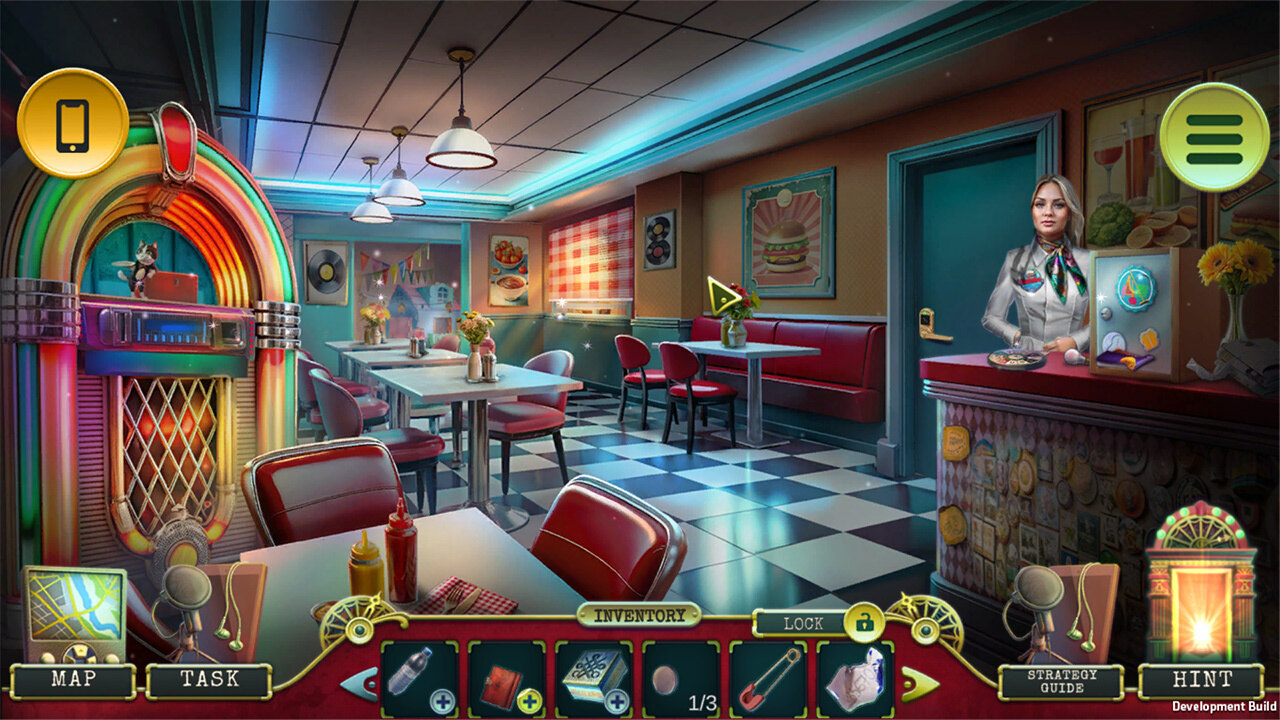Use the Hint button

pos(1202,681)
